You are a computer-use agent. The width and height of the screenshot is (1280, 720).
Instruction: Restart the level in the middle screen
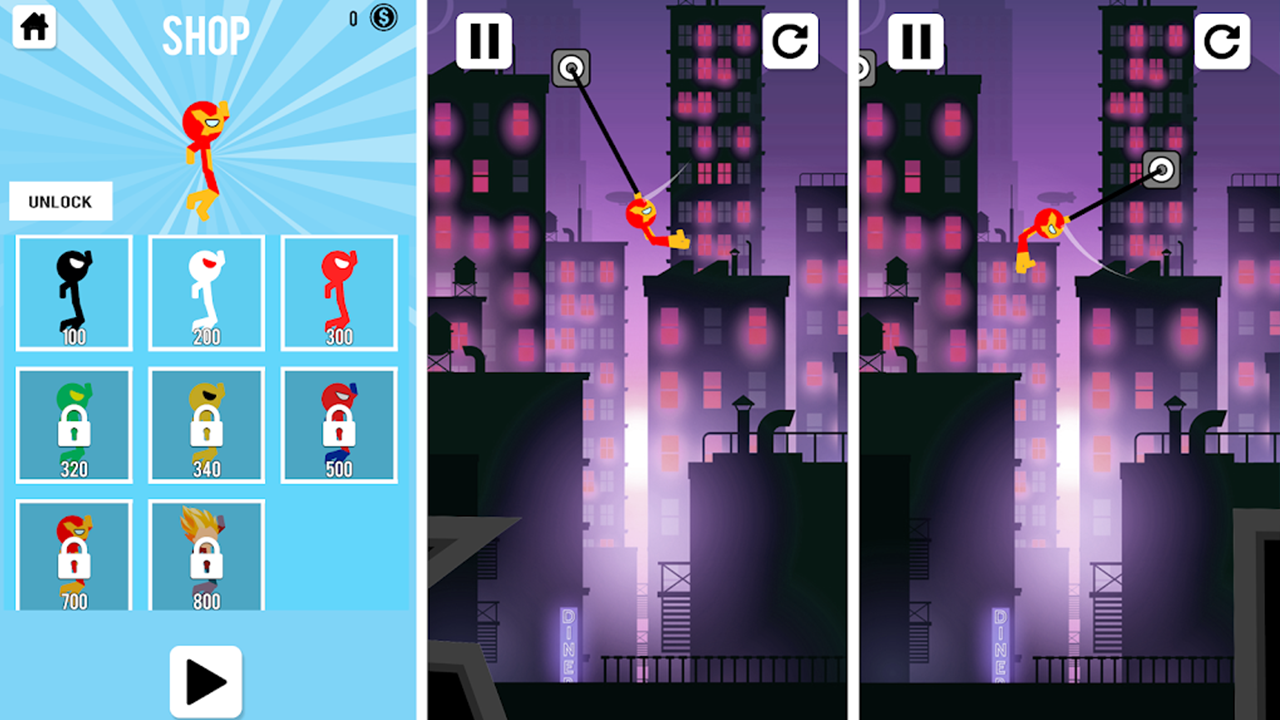click(790, 43)
